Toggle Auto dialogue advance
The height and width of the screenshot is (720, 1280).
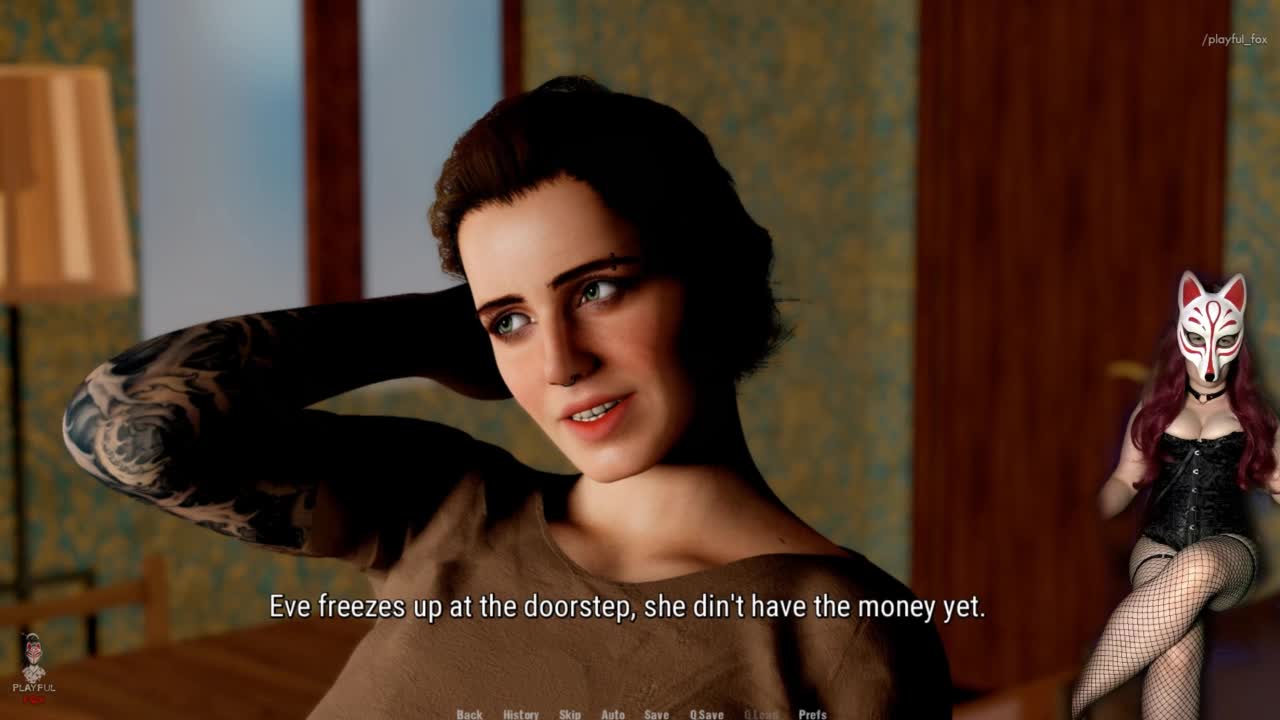click(613, 714)
